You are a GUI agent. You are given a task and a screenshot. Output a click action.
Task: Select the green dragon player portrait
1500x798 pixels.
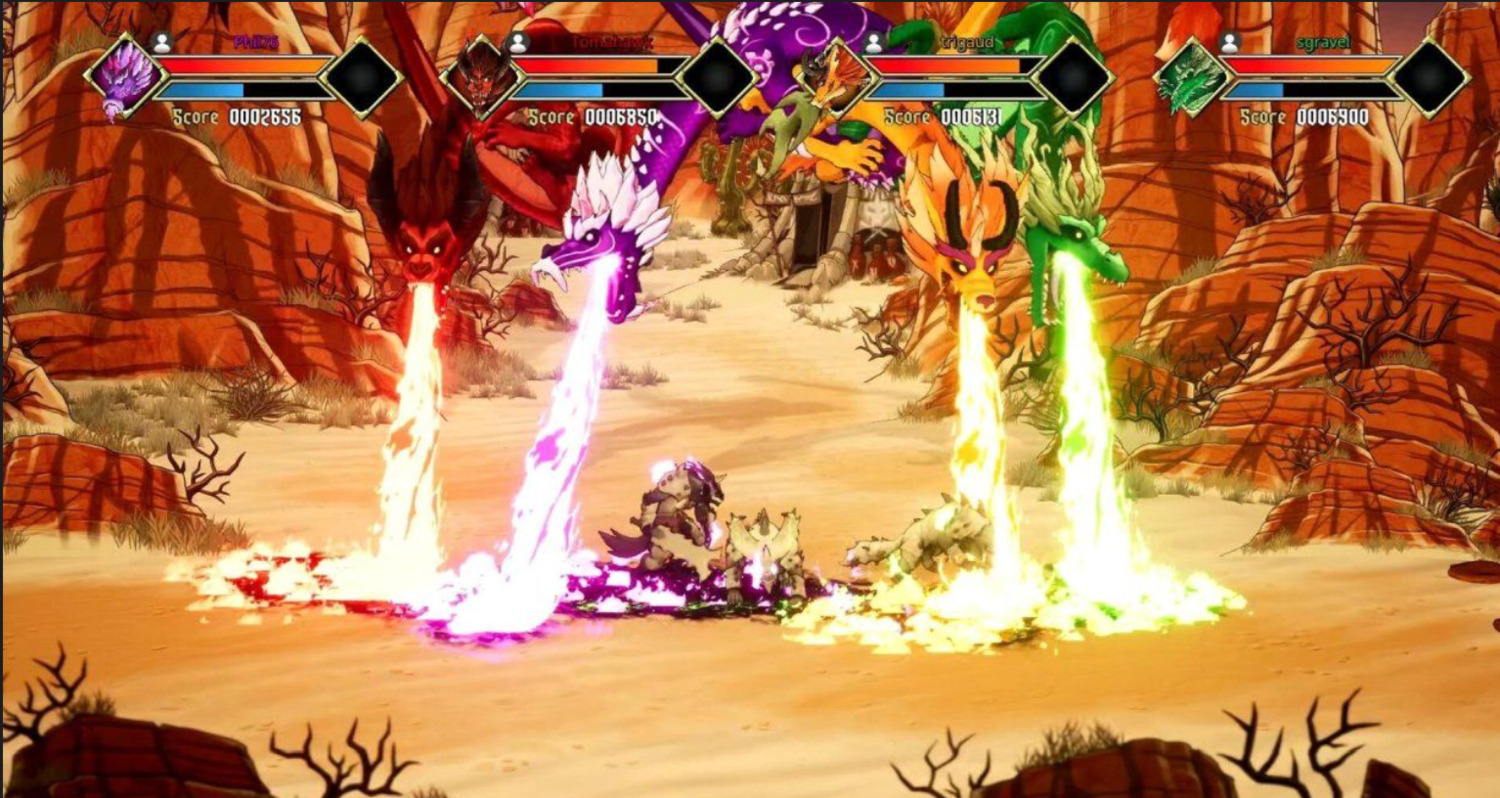(1192, 76)
